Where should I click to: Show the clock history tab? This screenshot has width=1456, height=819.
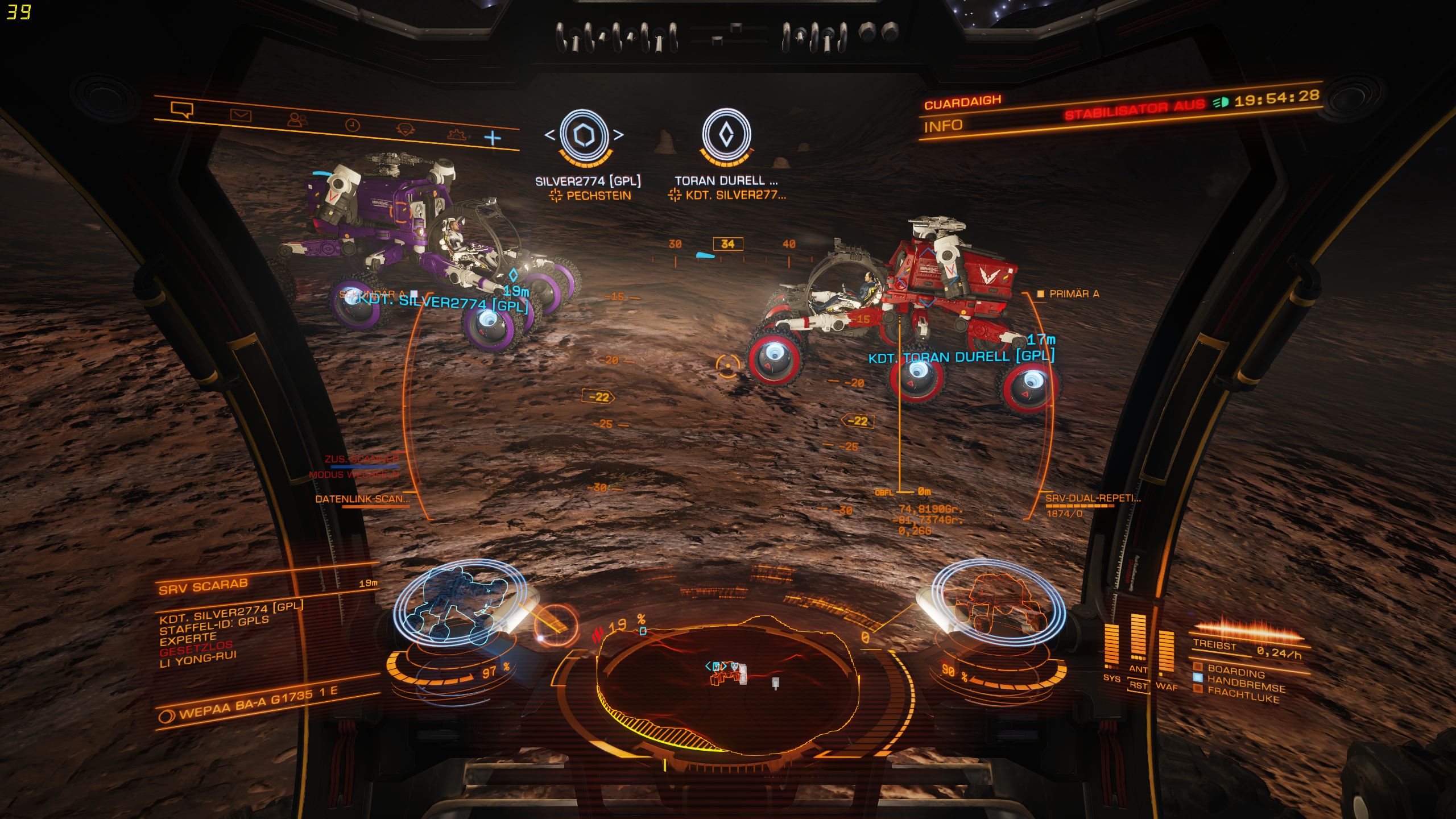point(353,125)
